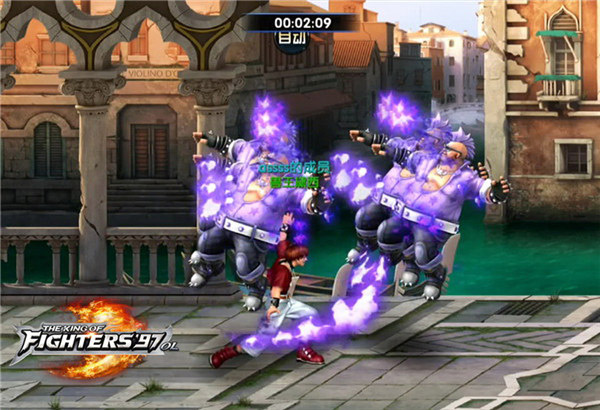Toggle the 自动 auto-battle button
The height and width of the screenshot is (410, 600).
point(293,39)
